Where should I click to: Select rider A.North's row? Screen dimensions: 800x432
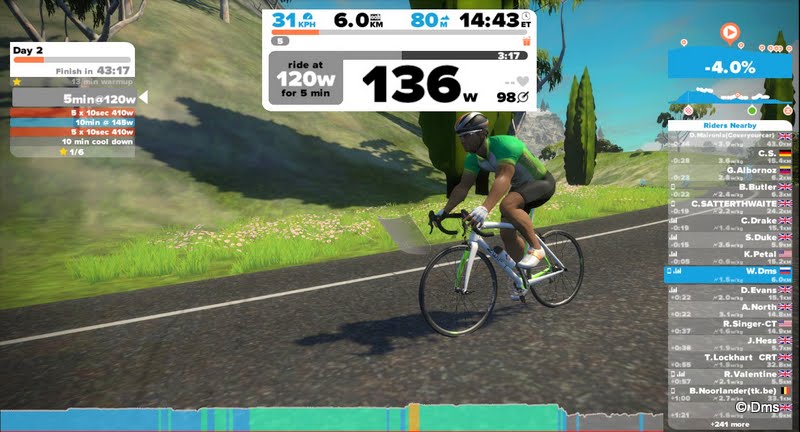728,307
